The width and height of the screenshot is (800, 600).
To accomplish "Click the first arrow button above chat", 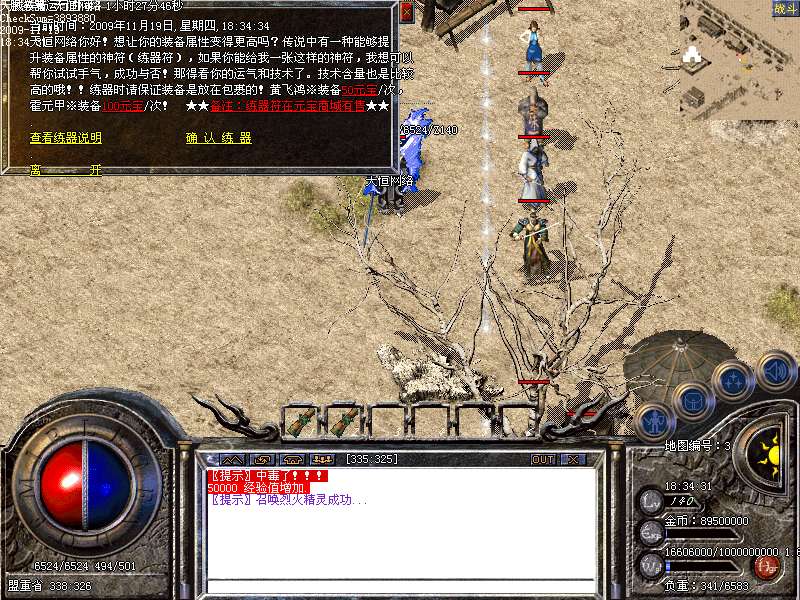I will [231, 460].
